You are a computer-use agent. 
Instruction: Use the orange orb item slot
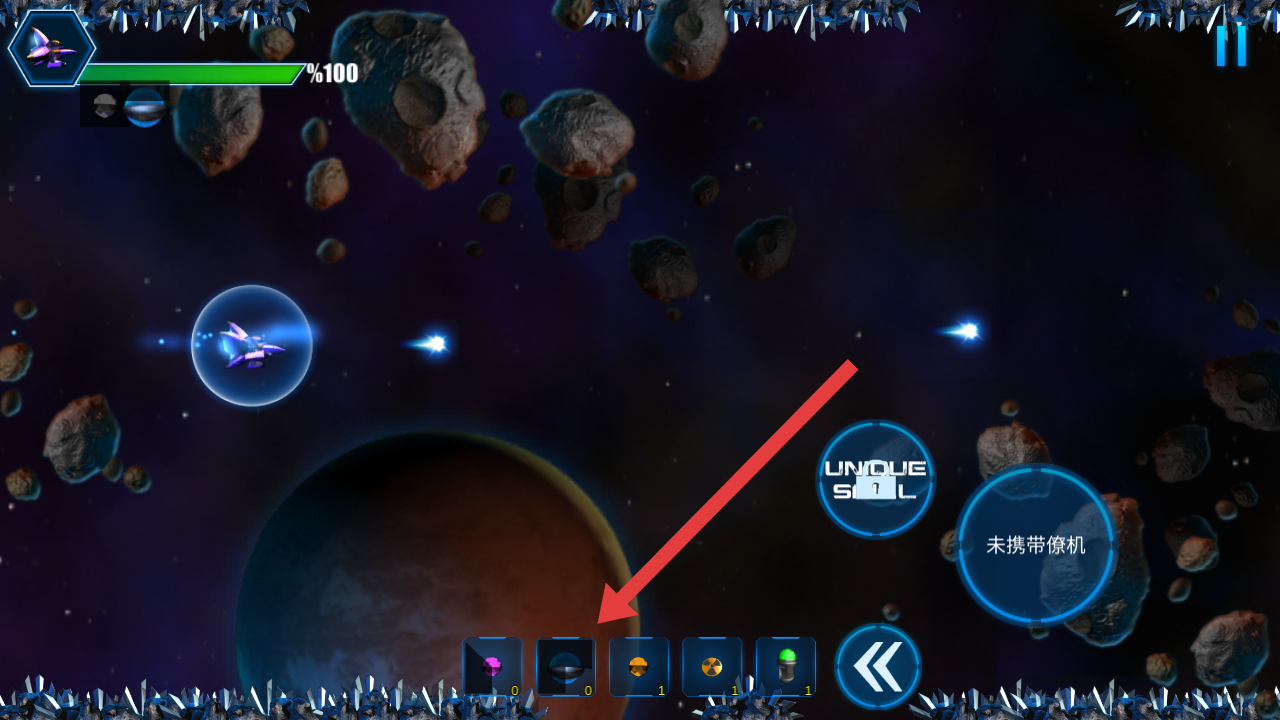click(639, 667)
